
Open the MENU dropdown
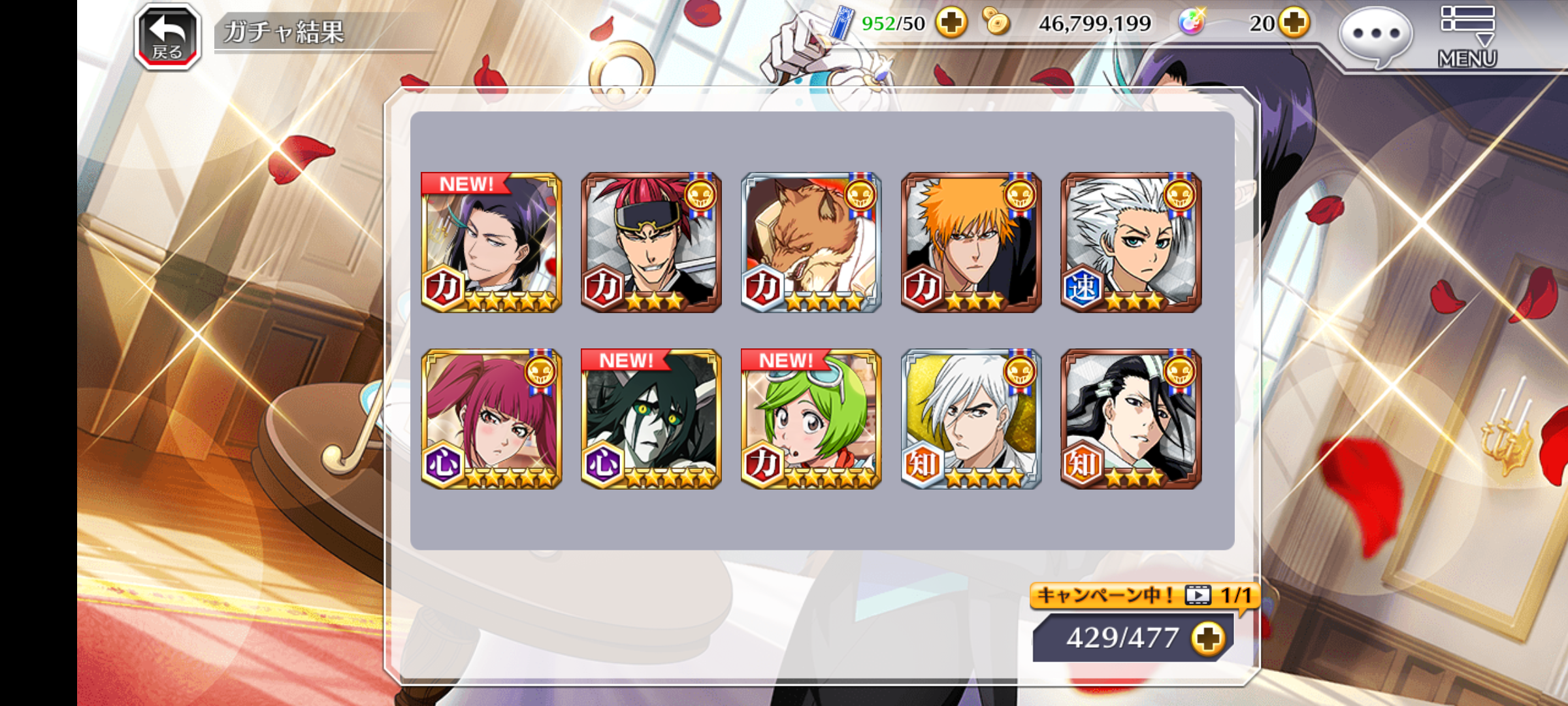(x=1467, y=36)
